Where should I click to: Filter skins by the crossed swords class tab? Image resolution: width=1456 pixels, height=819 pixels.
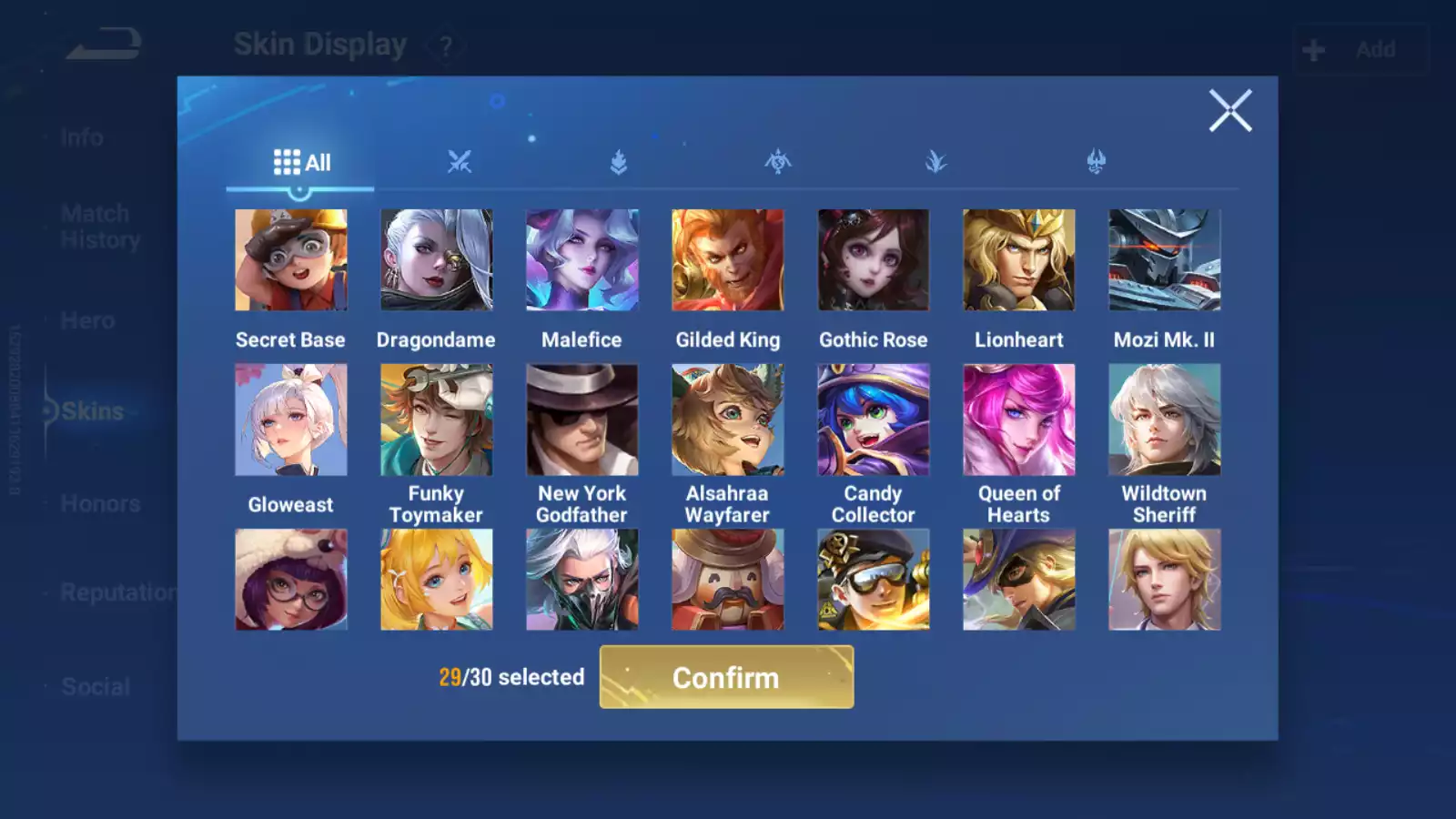click(x=460, y=163)
